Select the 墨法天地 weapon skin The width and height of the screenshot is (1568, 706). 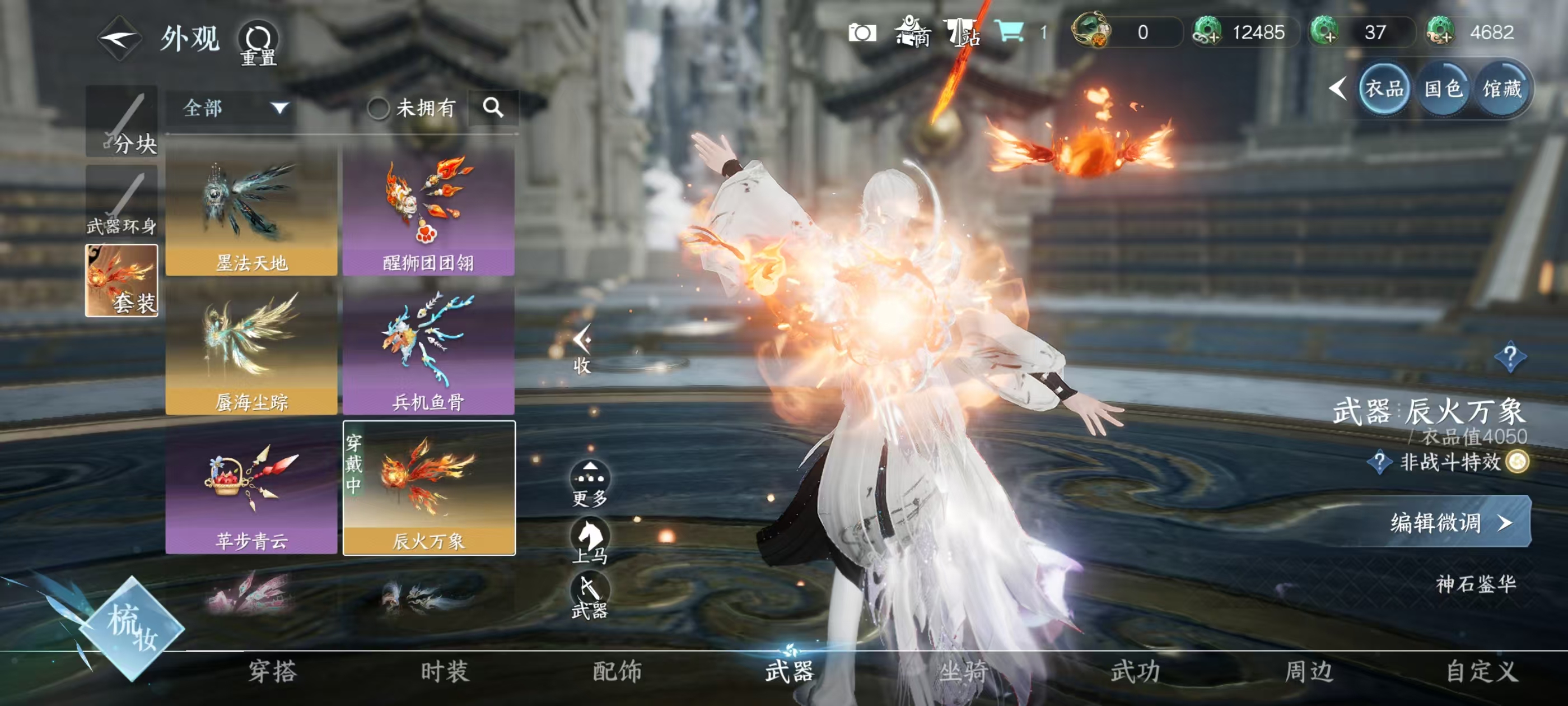pos(251,210)
